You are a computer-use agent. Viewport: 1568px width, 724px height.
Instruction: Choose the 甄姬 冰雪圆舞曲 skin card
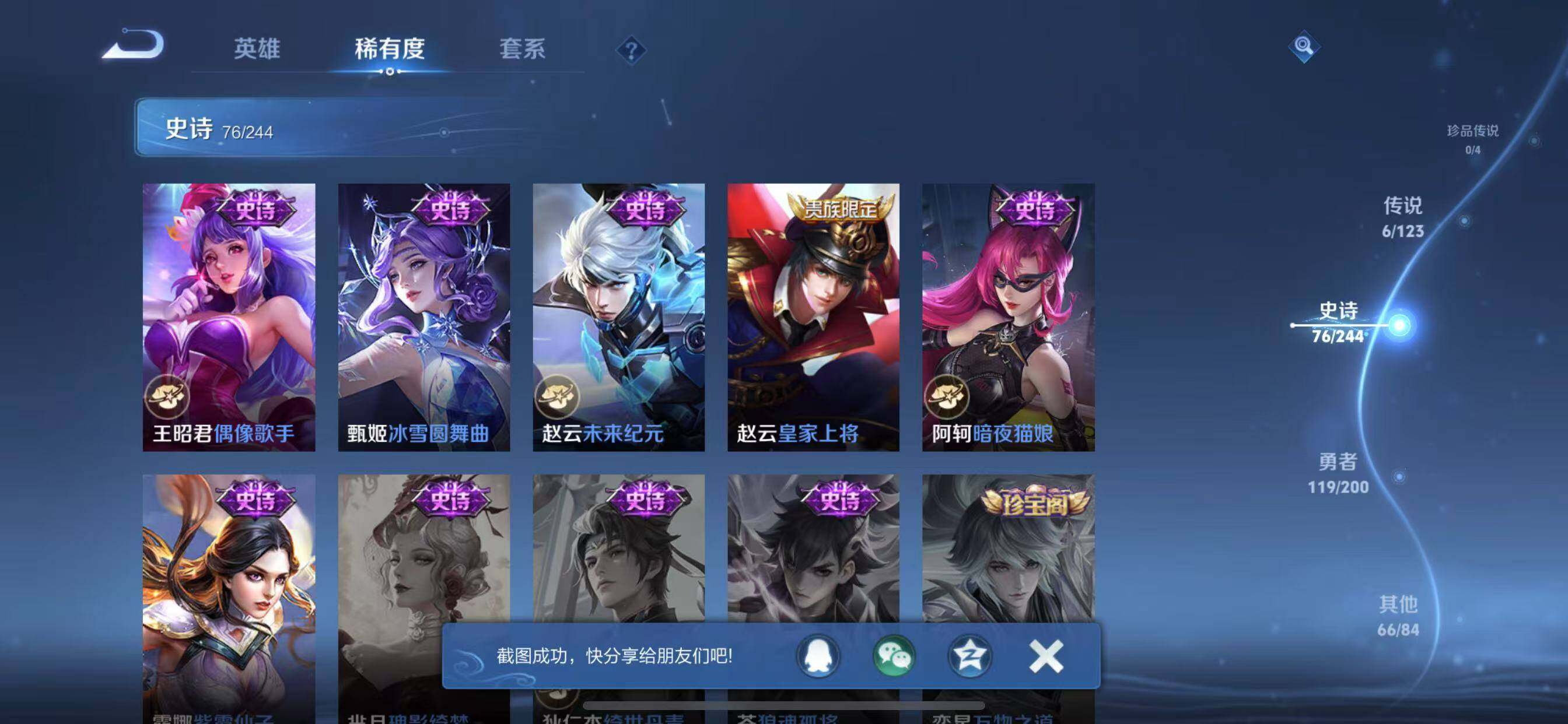point(423,317)
